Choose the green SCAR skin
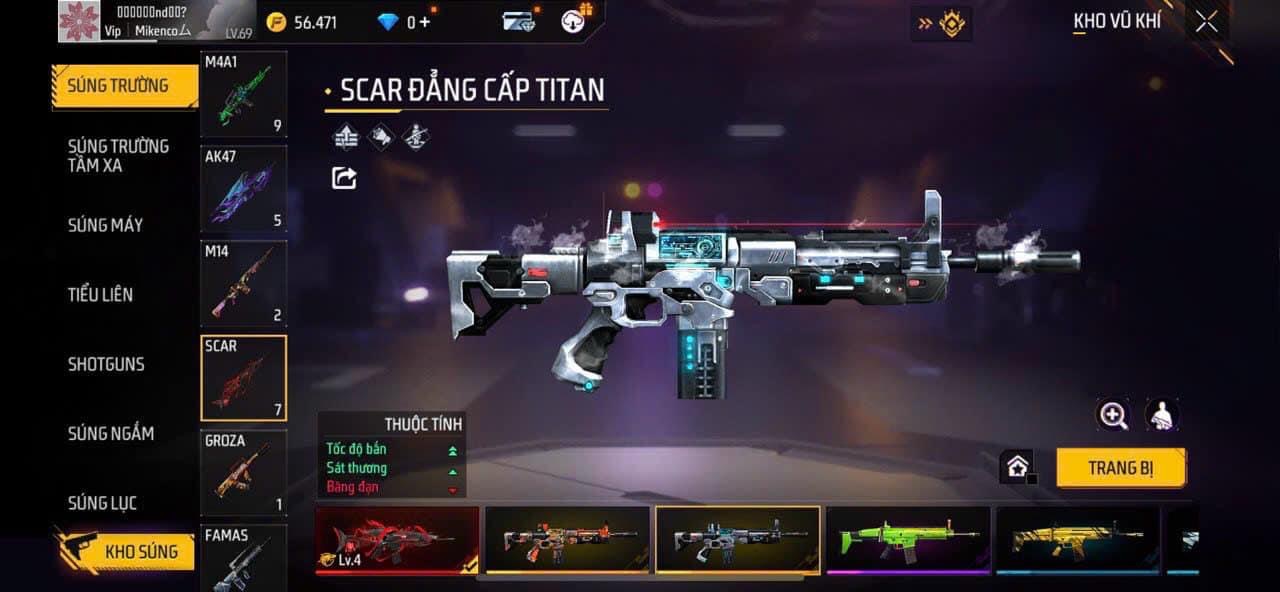 pos(908,540)
